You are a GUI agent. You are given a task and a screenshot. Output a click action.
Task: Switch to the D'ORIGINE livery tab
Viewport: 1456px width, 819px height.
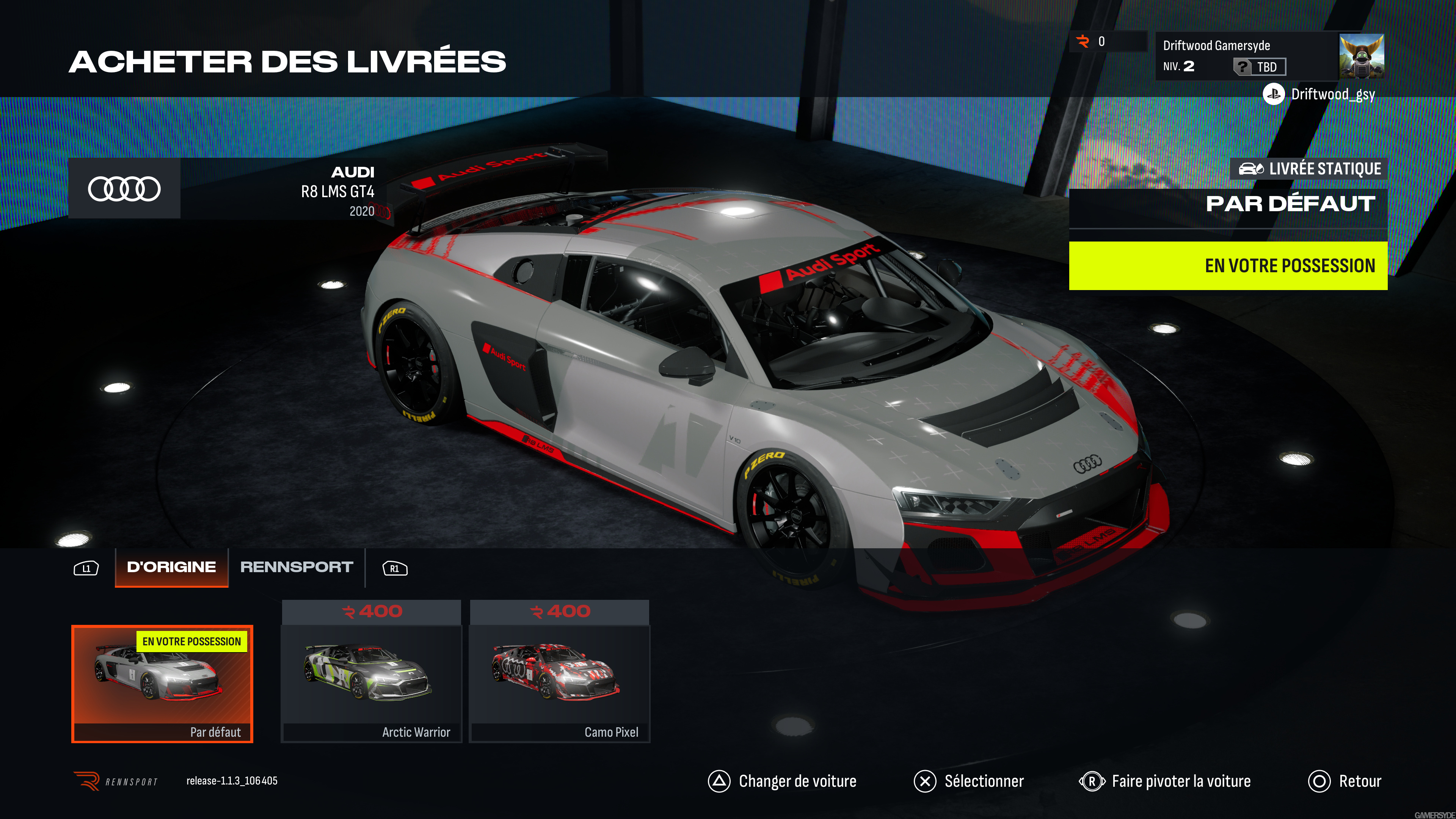click(171, 567)
